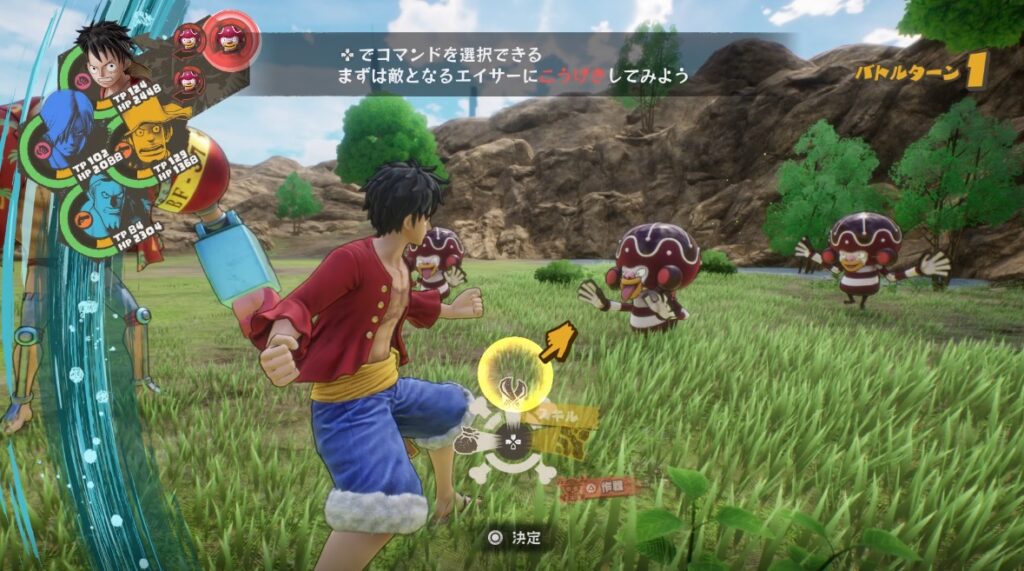Screen dimensions: 1024x571
Task: Click the red-circled enemy turn icon
Action: [x=231, y=40]
